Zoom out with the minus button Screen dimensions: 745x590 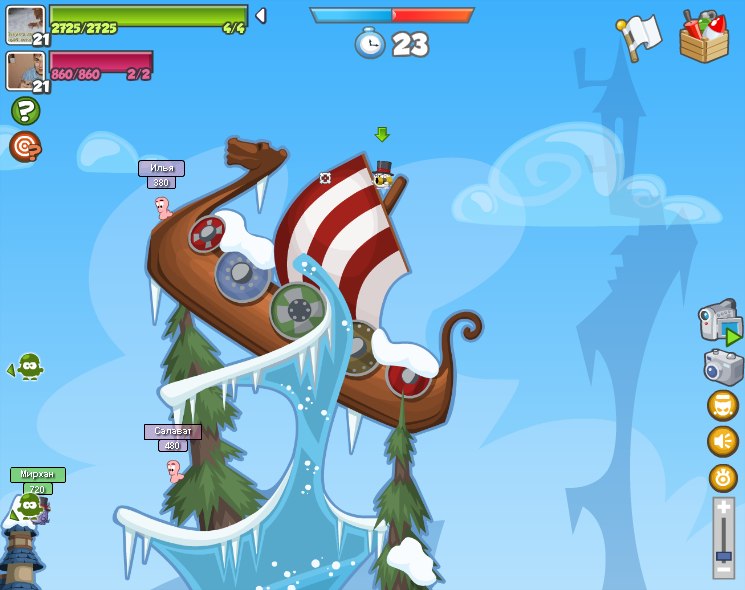click(724, 571)
